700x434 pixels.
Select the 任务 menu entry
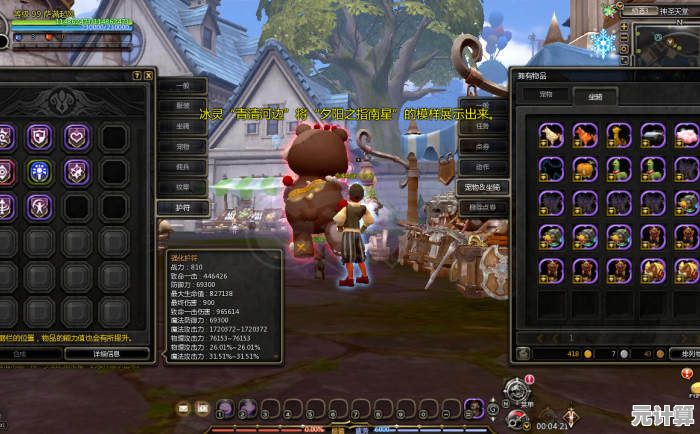click(483, 126)
